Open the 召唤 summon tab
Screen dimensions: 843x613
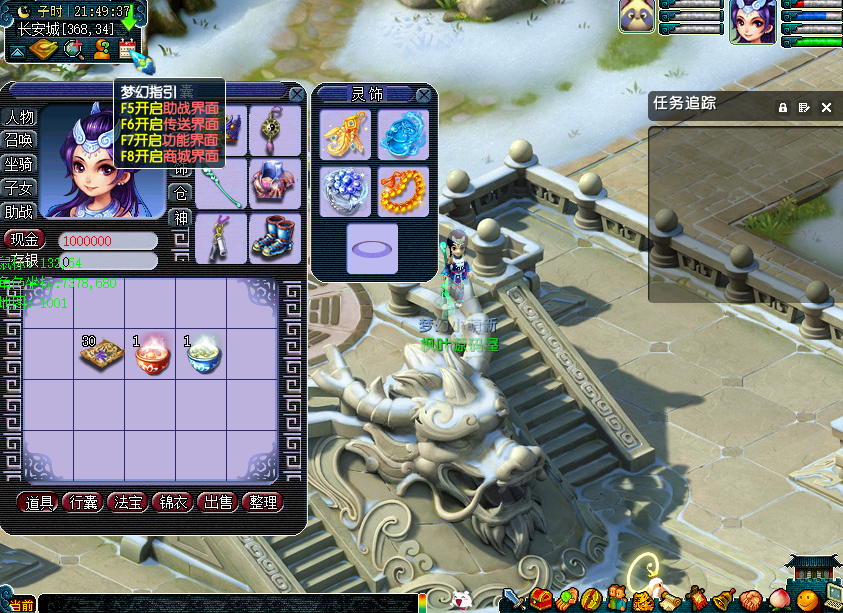[x=19, y=140]
